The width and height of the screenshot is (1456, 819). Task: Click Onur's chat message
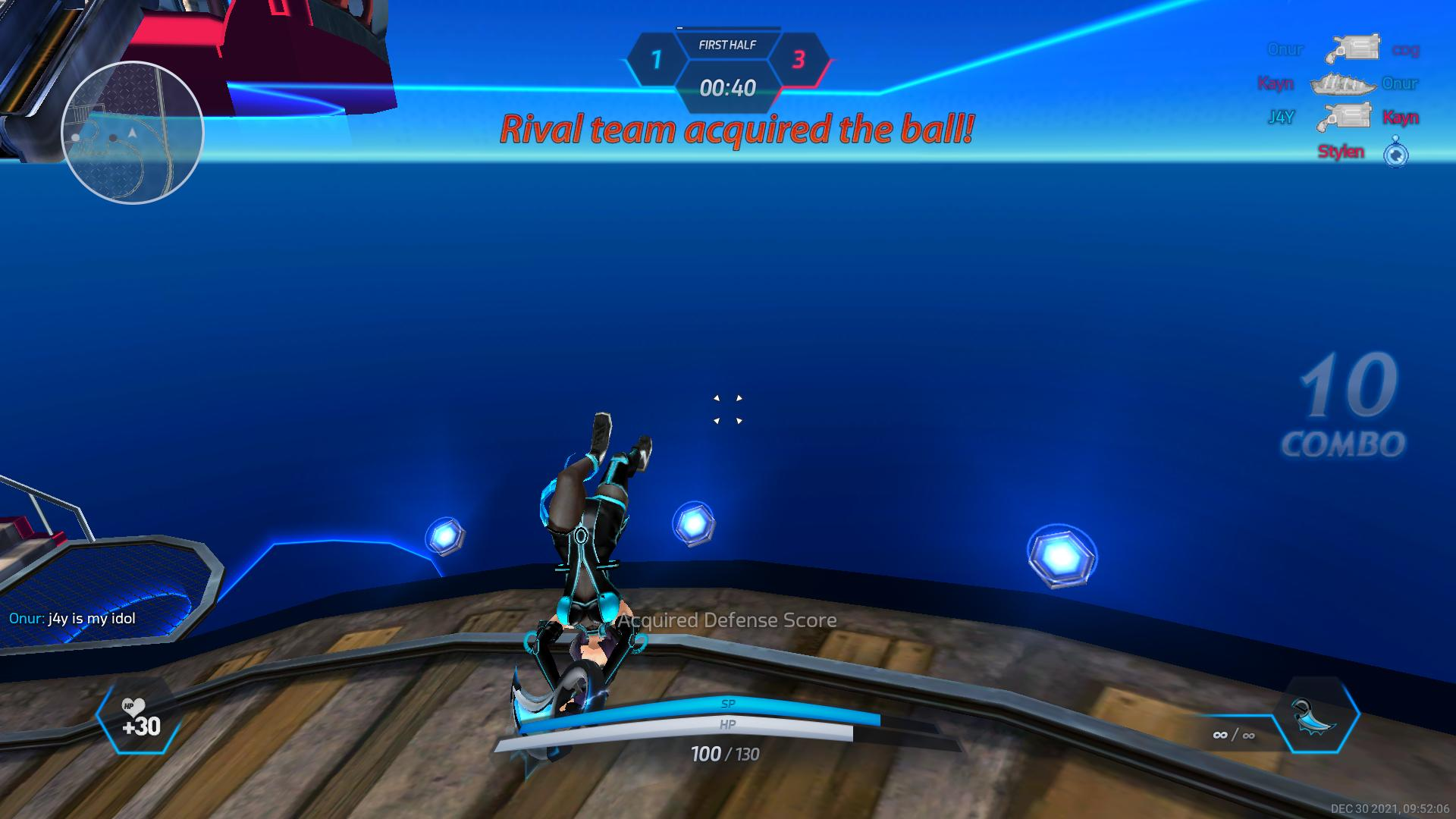73,619
